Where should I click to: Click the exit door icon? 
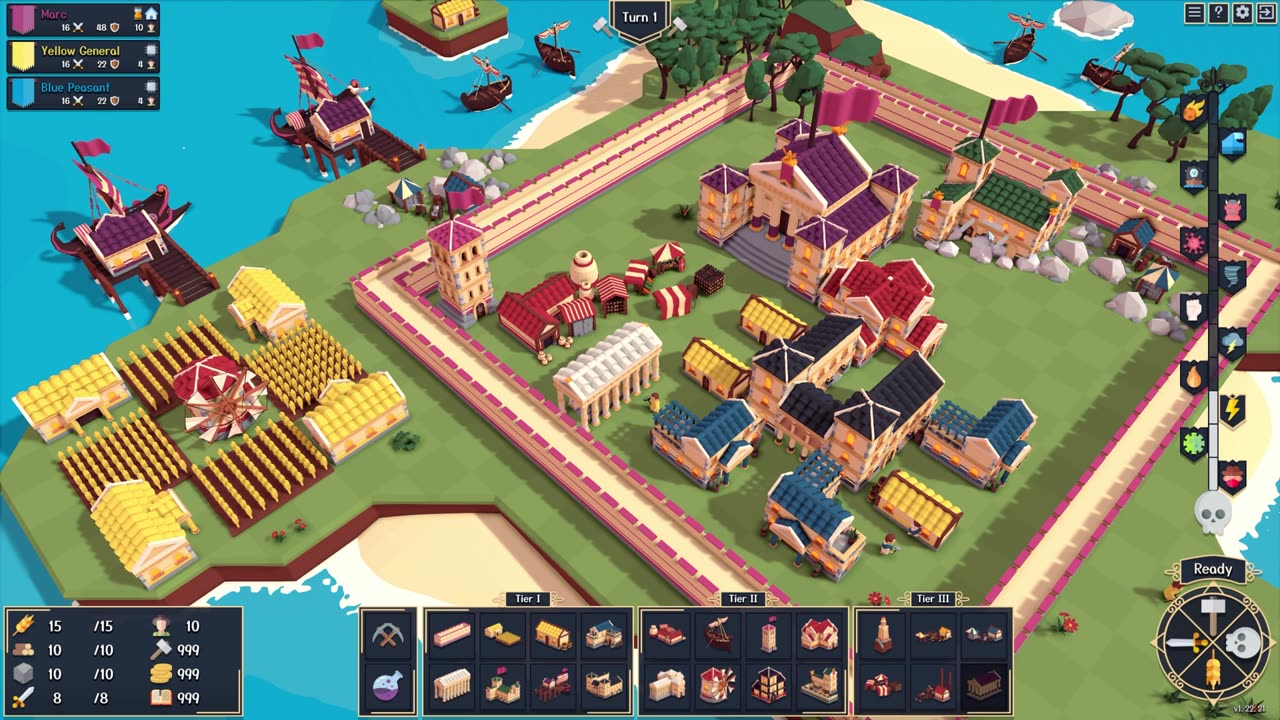pyautogui.click(x=1266, y=13)
